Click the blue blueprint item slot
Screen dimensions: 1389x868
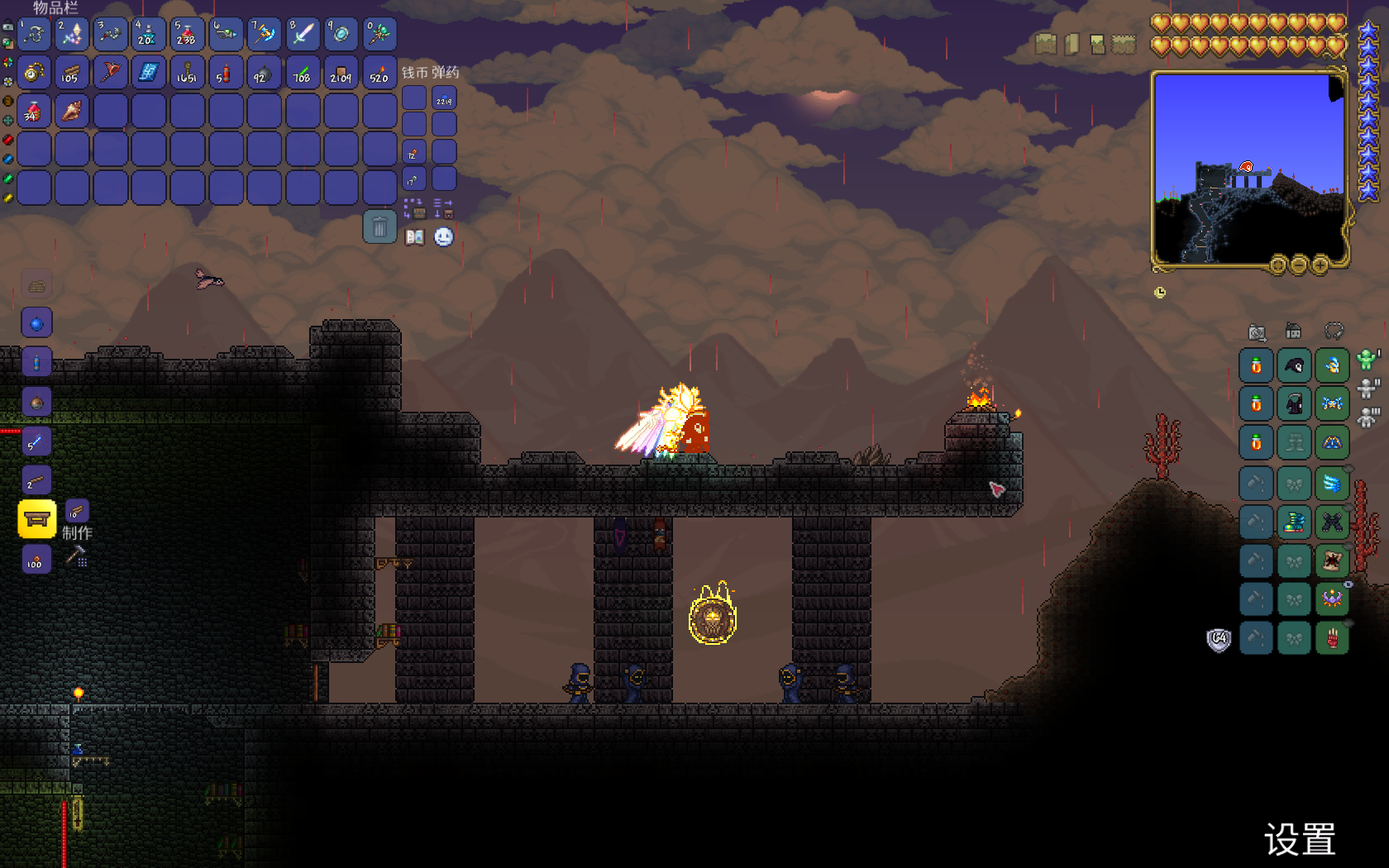pyautogui.click(x=149, y=74)
